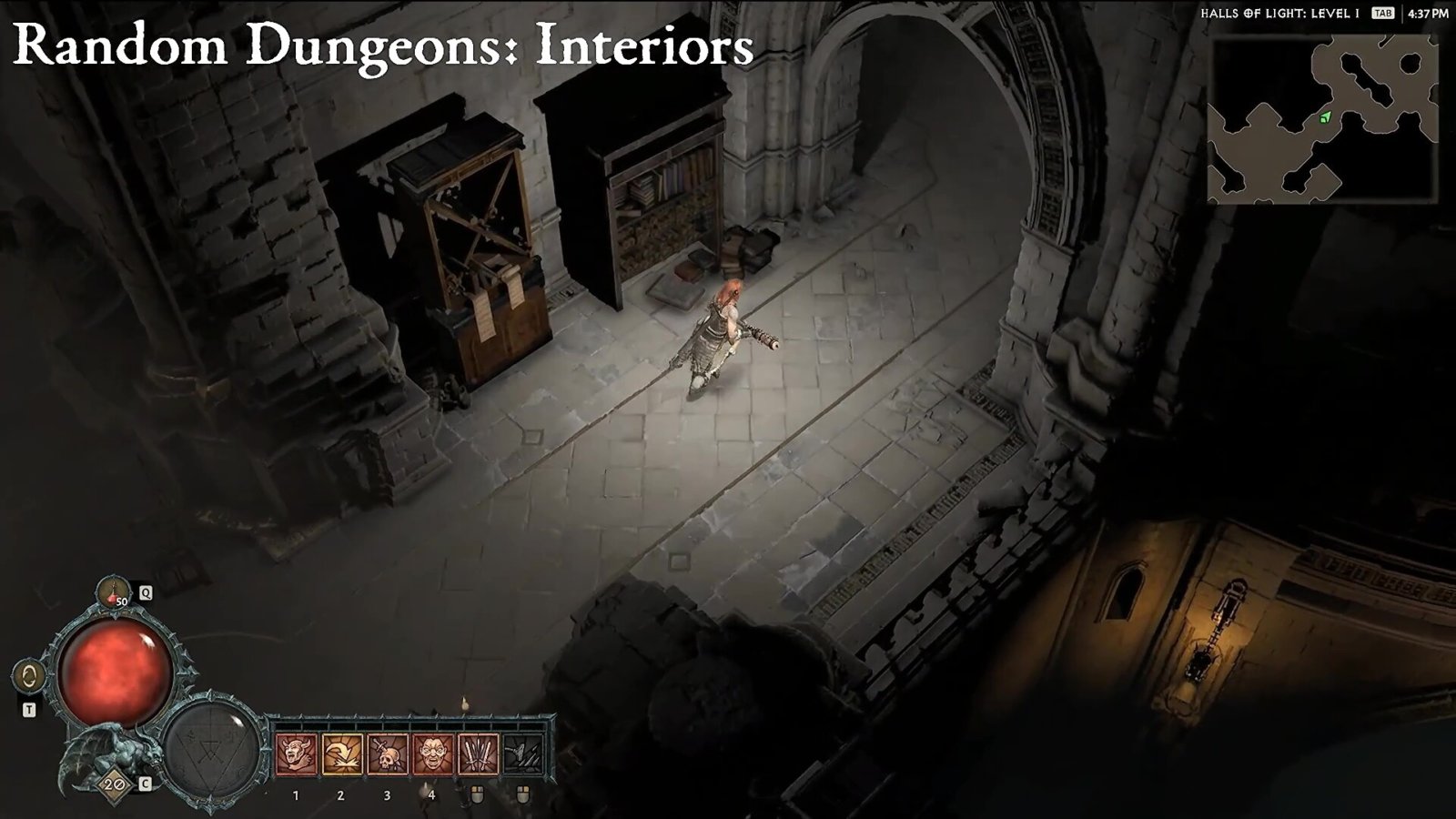Click the 20 resource cost diamond
This screenshot has height=819, width=1456.
(x=113, y=784)
